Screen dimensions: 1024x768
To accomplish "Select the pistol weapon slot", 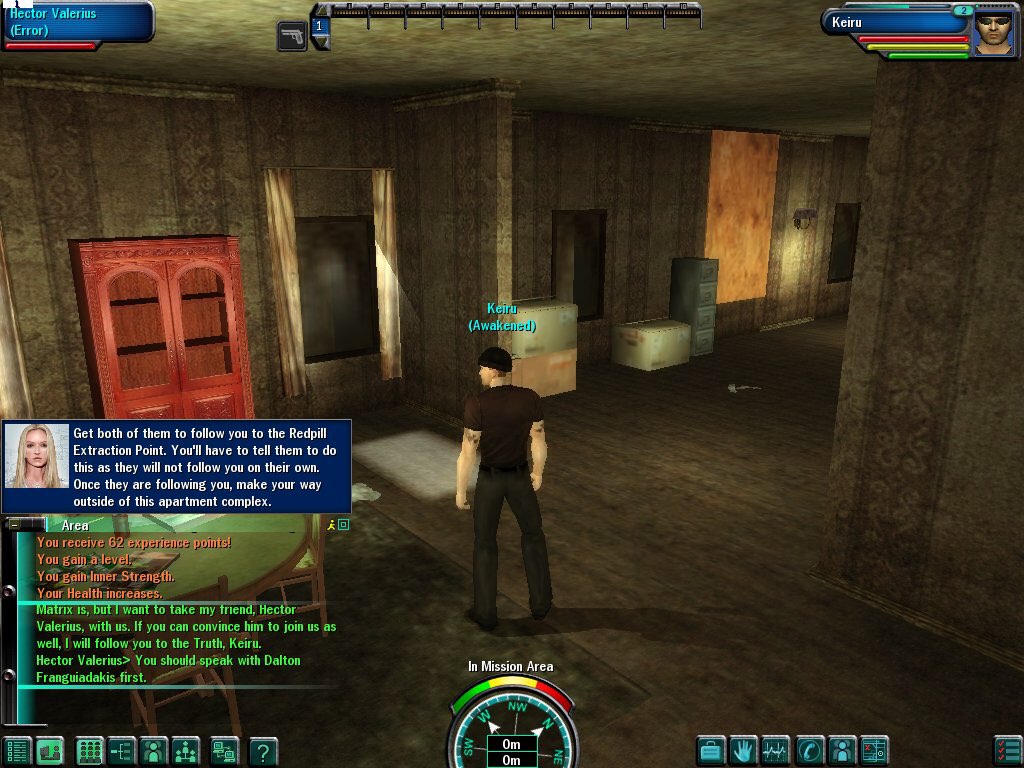I will (x=292, y=37).
